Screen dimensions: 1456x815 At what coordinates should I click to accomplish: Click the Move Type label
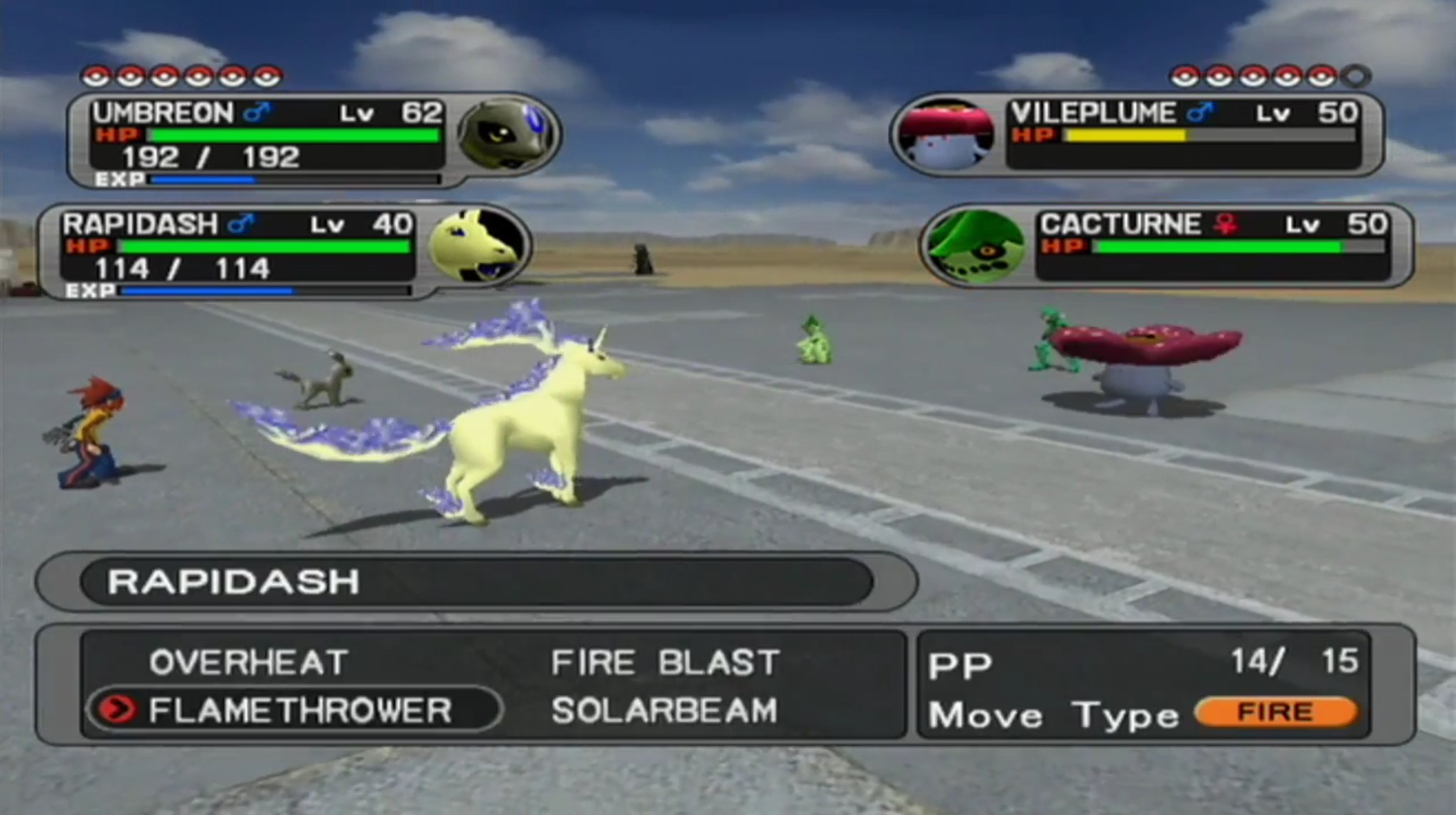tap(1052, 714)
